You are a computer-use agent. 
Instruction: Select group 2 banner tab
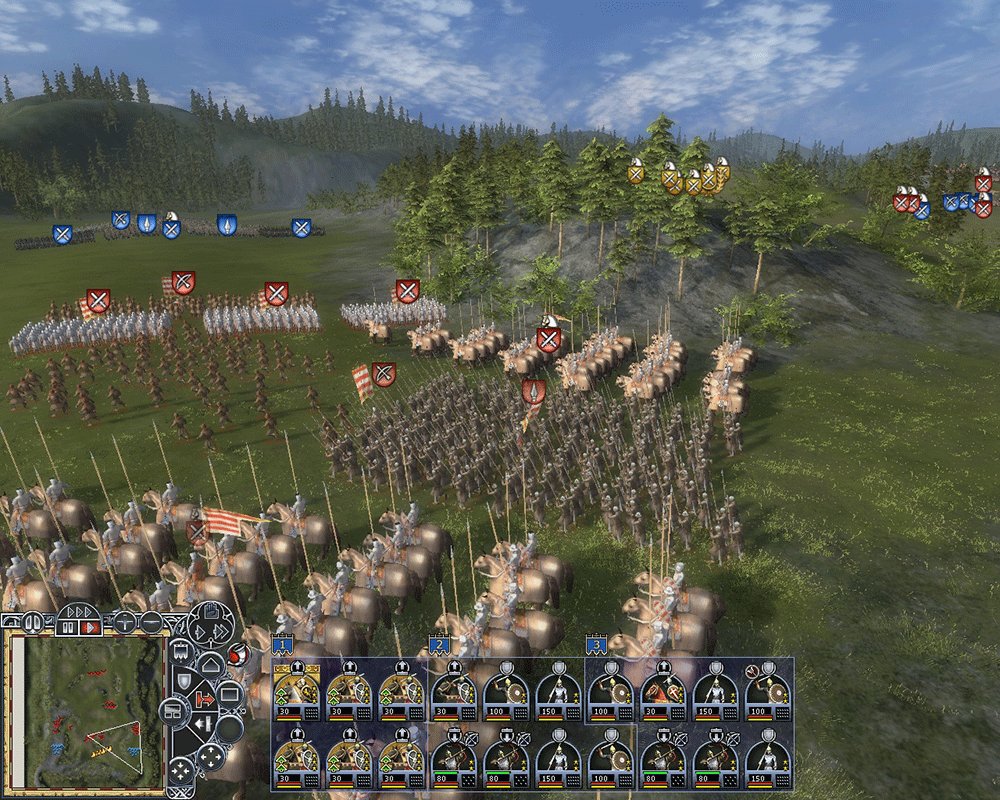[439, 645]
